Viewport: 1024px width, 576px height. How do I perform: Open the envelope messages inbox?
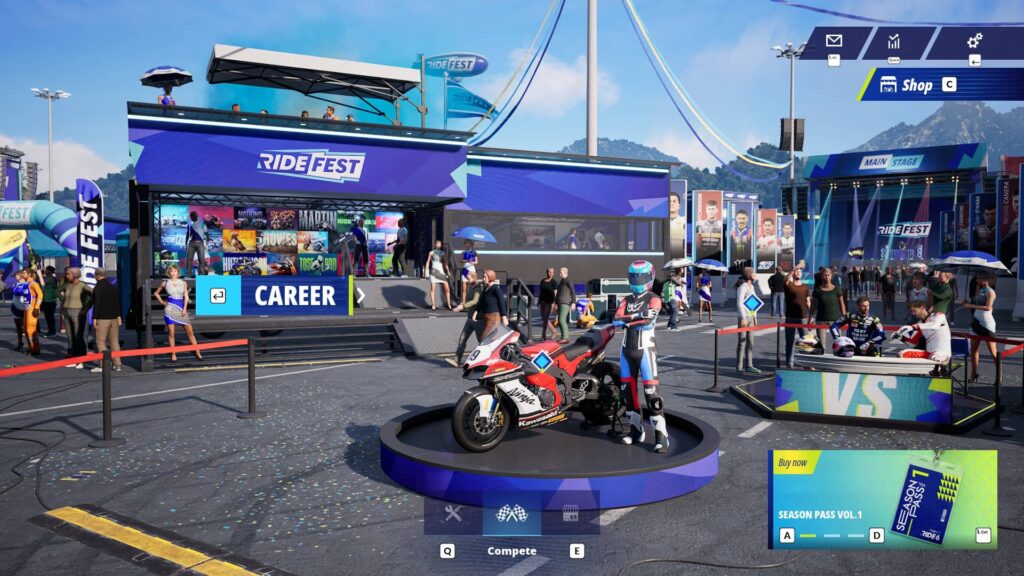pyautogui.click(x=834, y=42)
